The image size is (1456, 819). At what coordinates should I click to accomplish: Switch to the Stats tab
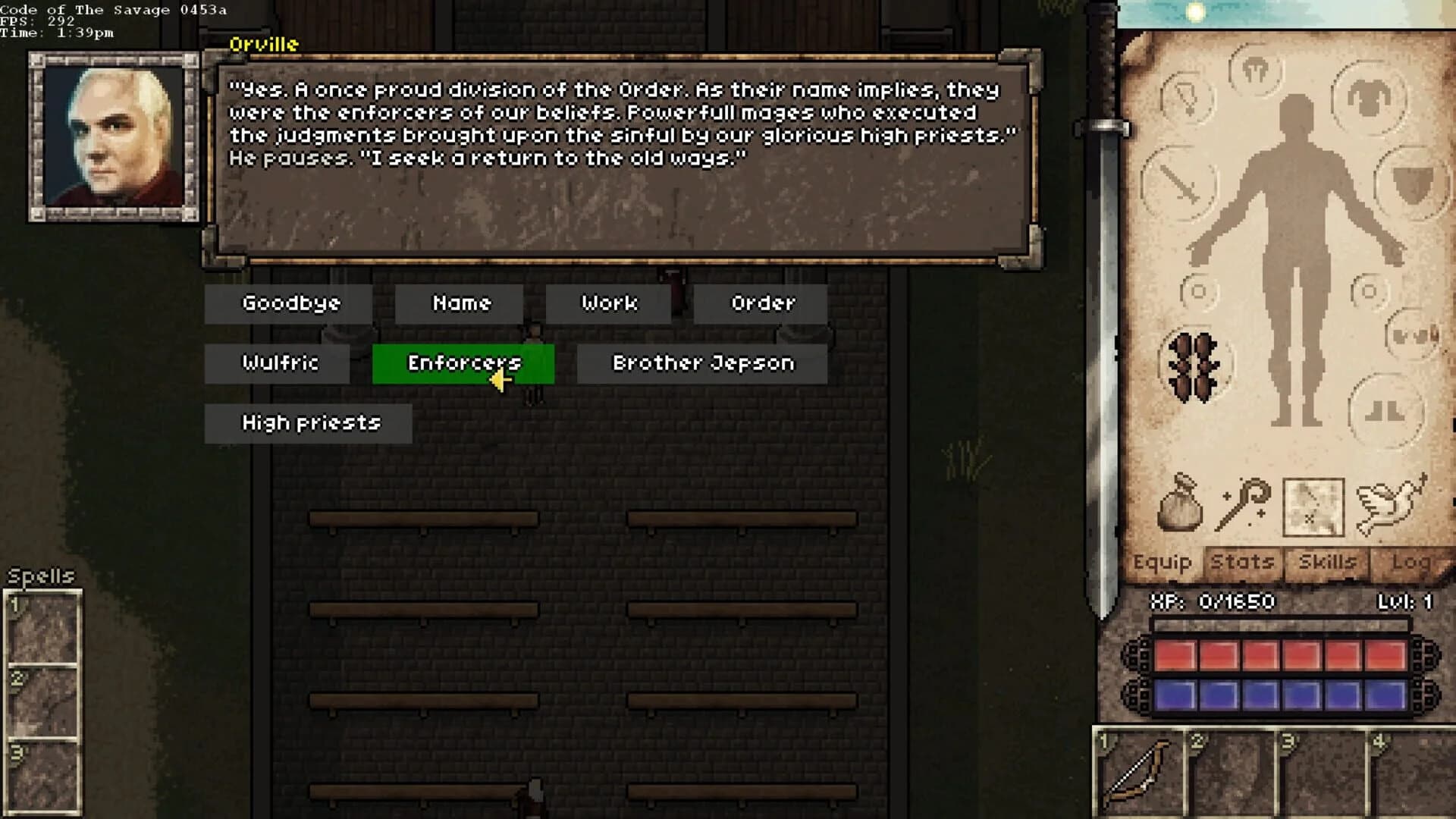click(1242, 563)
